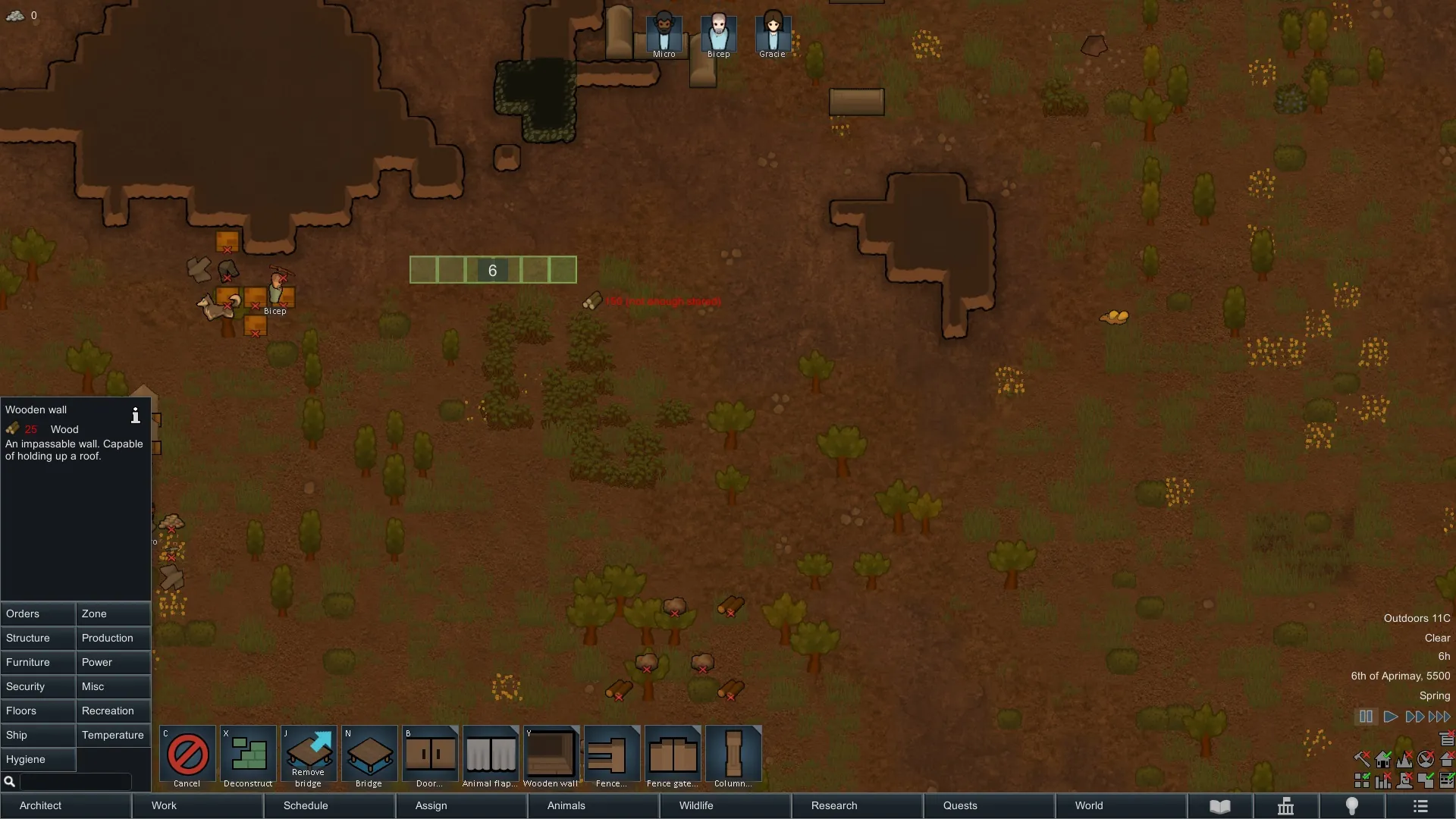Open the Production architect category
Viewport: 1456px width, 819px height.
113,638
